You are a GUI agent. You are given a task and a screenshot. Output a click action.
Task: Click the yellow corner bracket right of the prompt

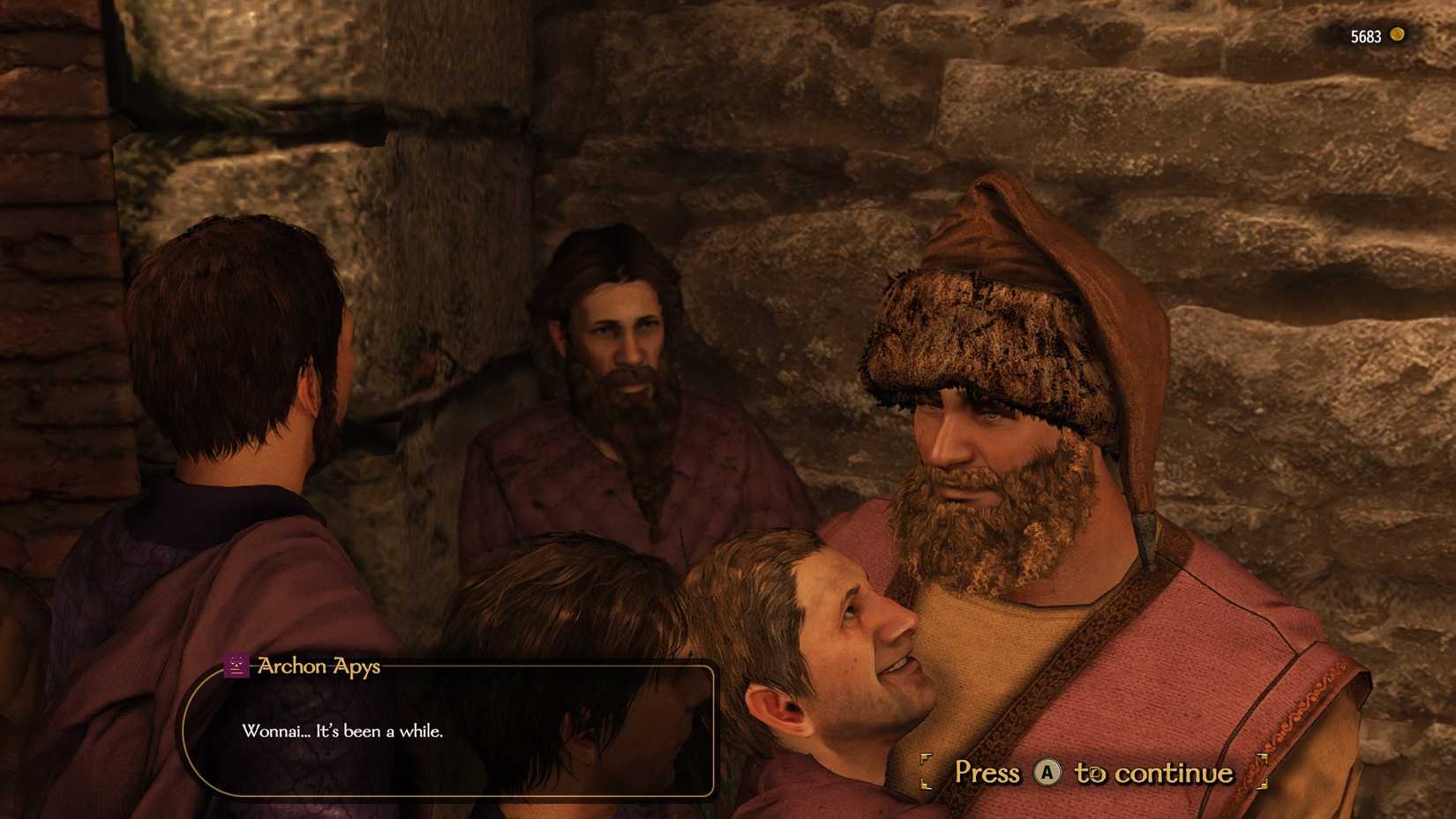tap(1264, 772)
